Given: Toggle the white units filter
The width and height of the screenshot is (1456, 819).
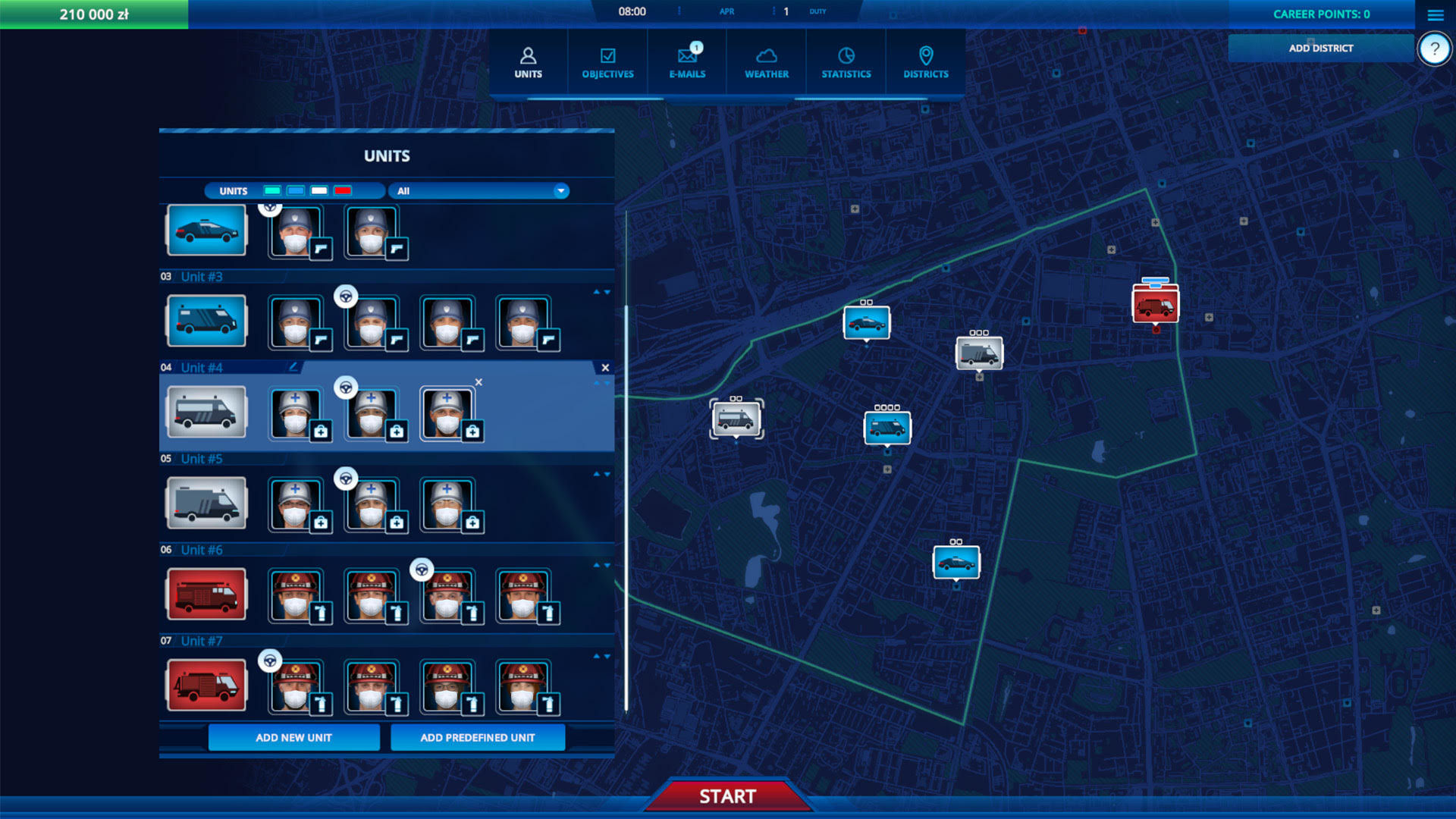Looking at the screenshot, I should (x=318, y=190).
